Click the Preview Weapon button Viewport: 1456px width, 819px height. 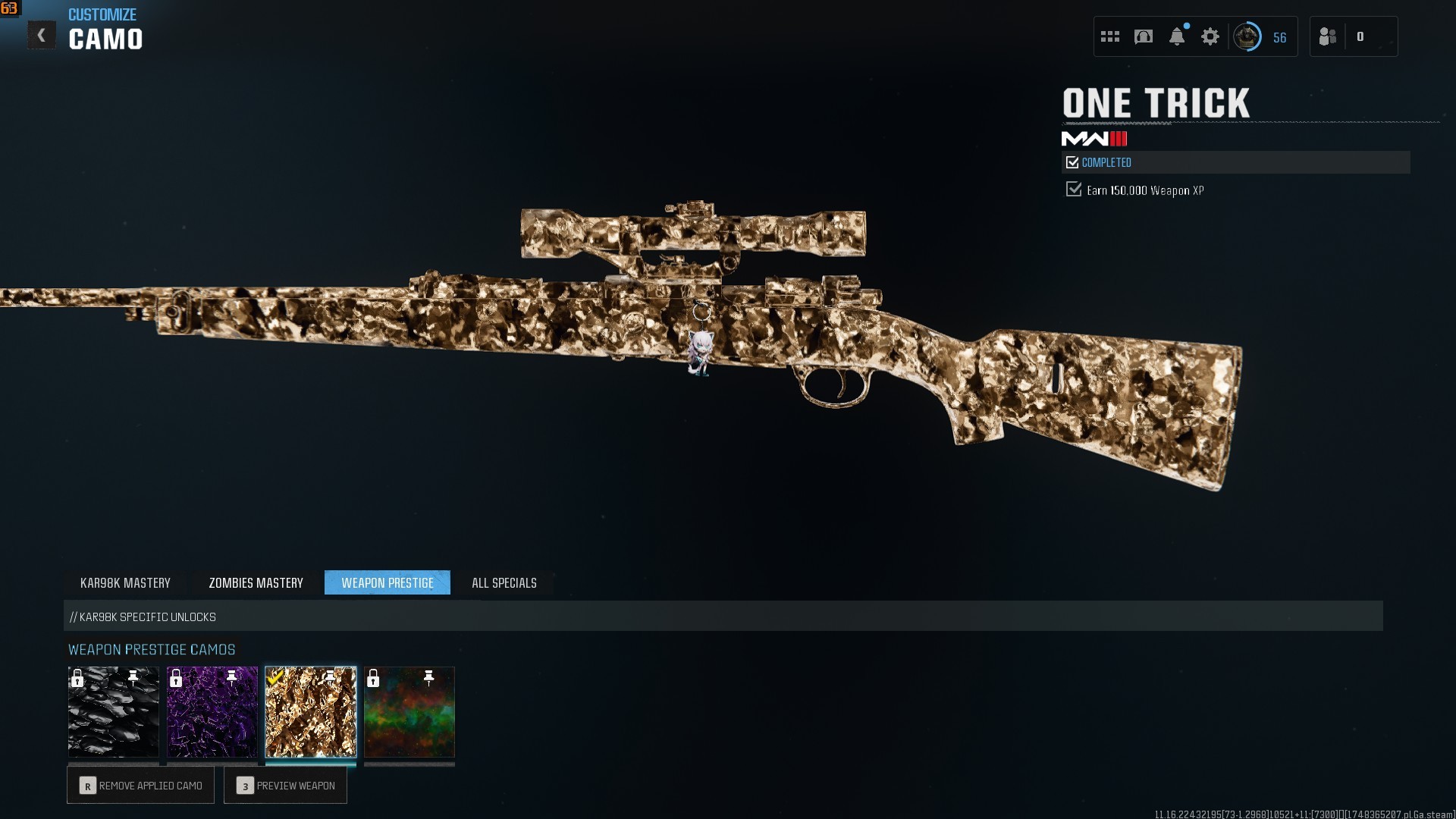coord(286,786)
